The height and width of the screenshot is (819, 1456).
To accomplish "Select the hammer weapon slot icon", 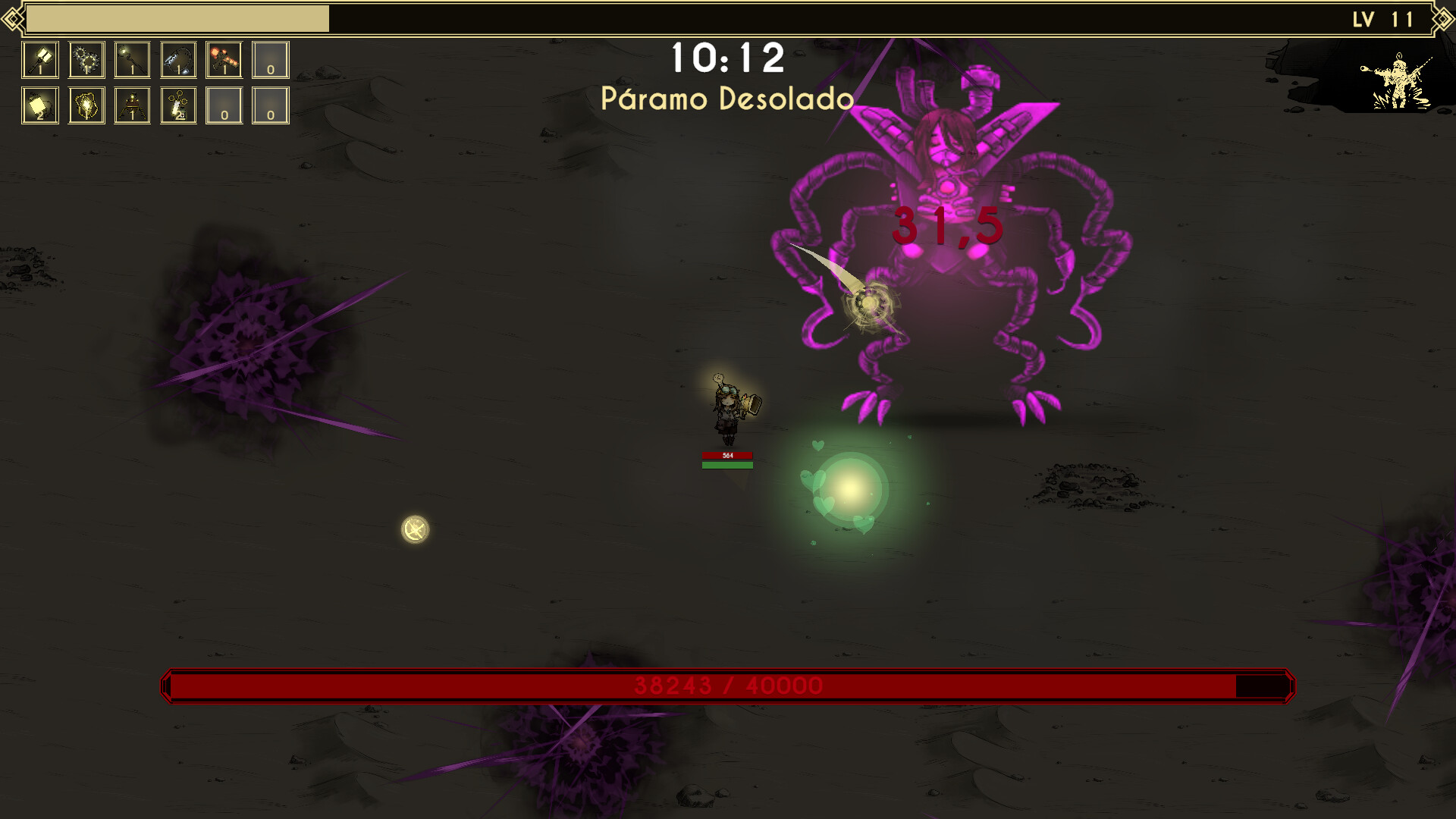I will click(x=40, y=60).
